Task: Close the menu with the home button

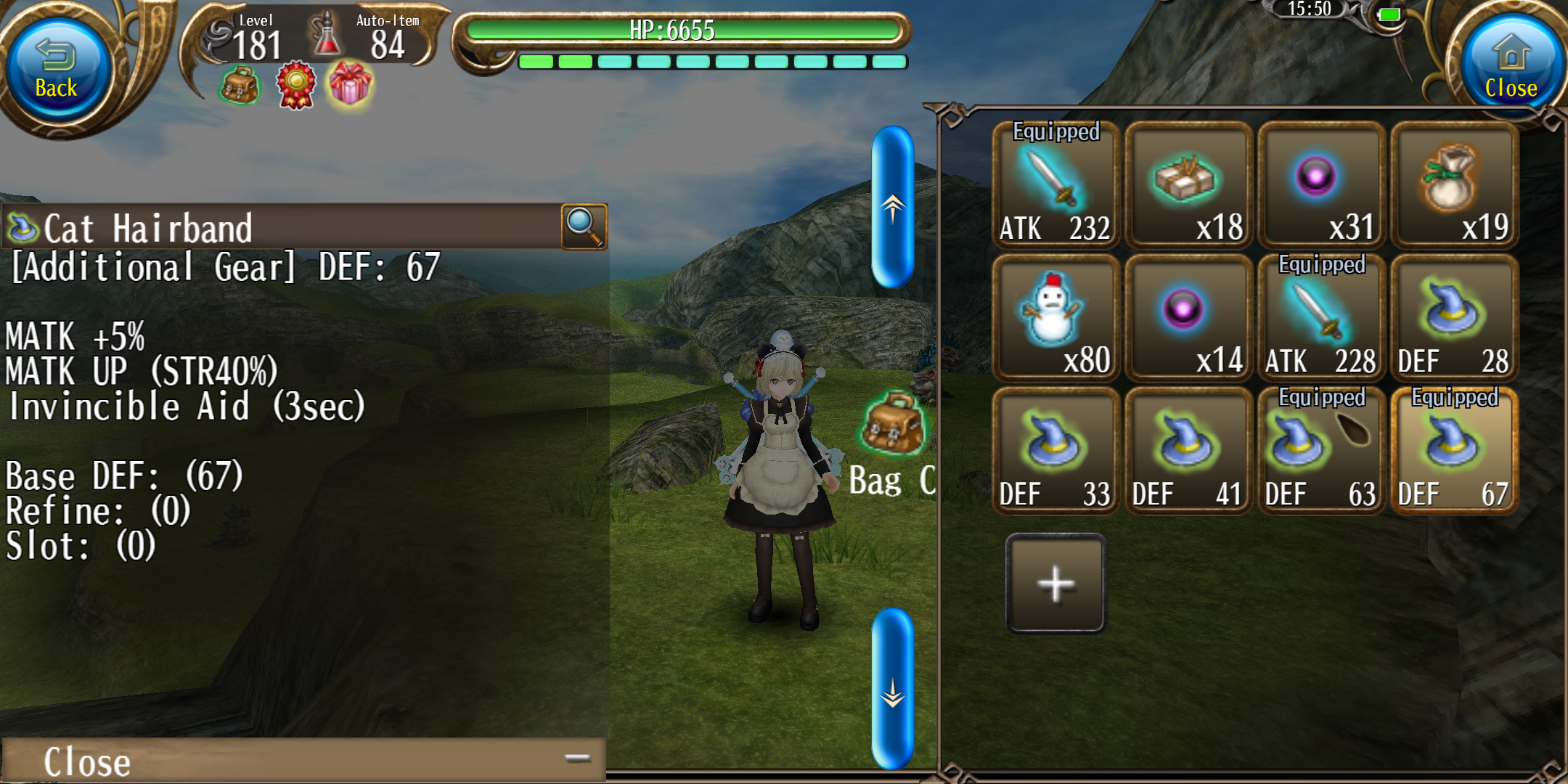Action: tap(1510, 69)
